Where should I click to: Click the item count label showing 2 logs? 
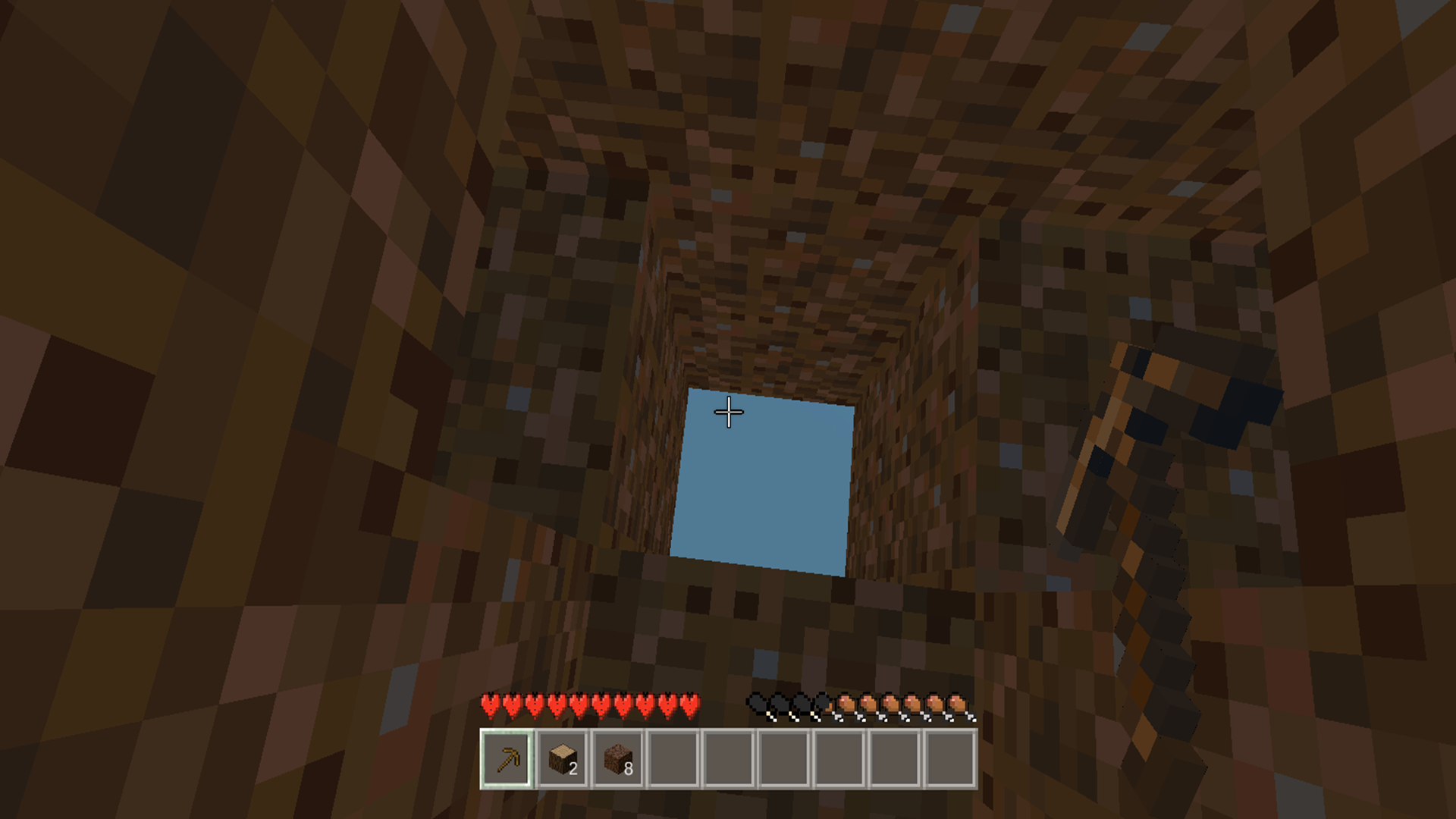[573, 770]
